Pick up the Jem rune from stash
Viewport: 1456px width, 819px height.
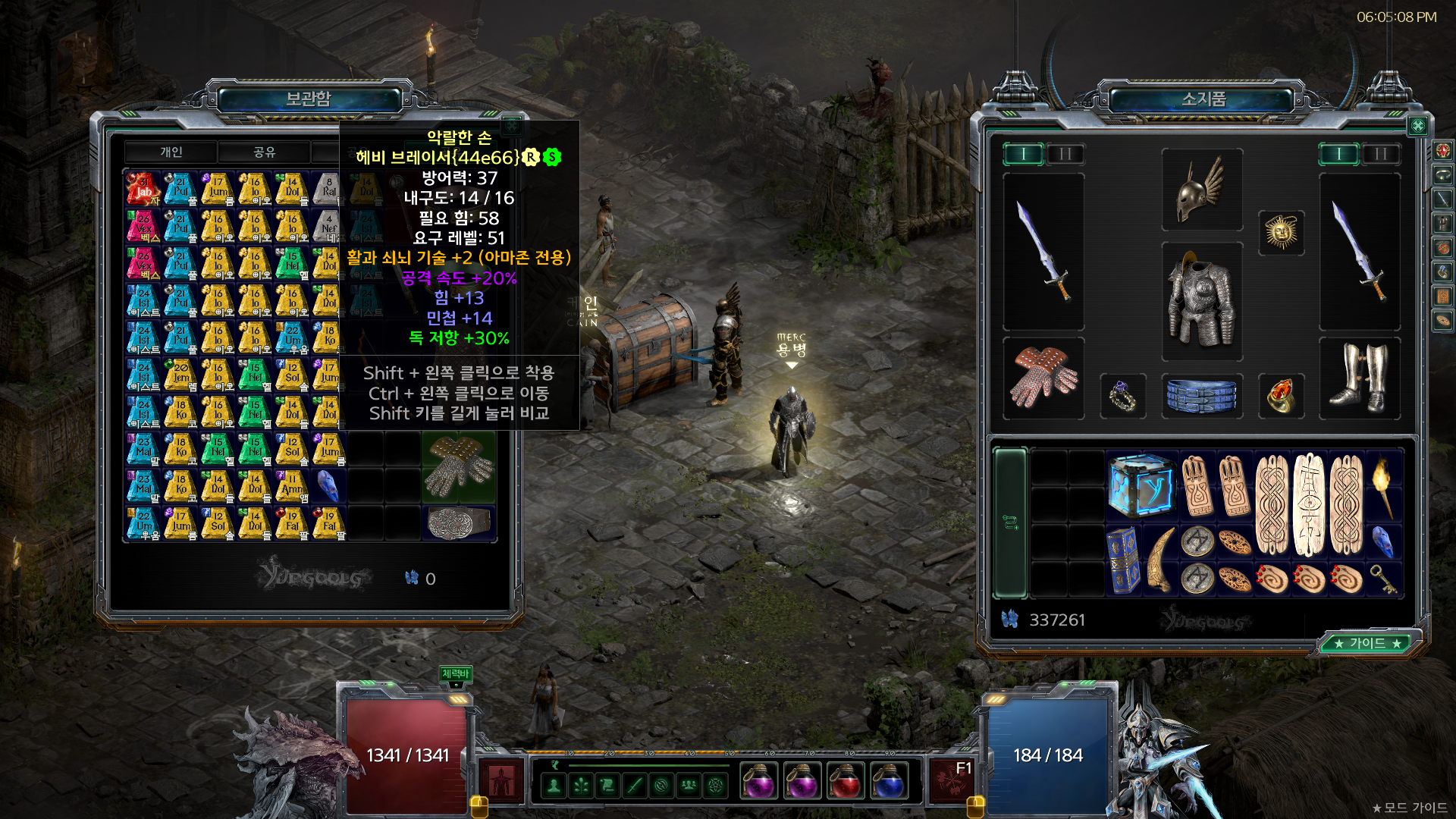[180, 375]
